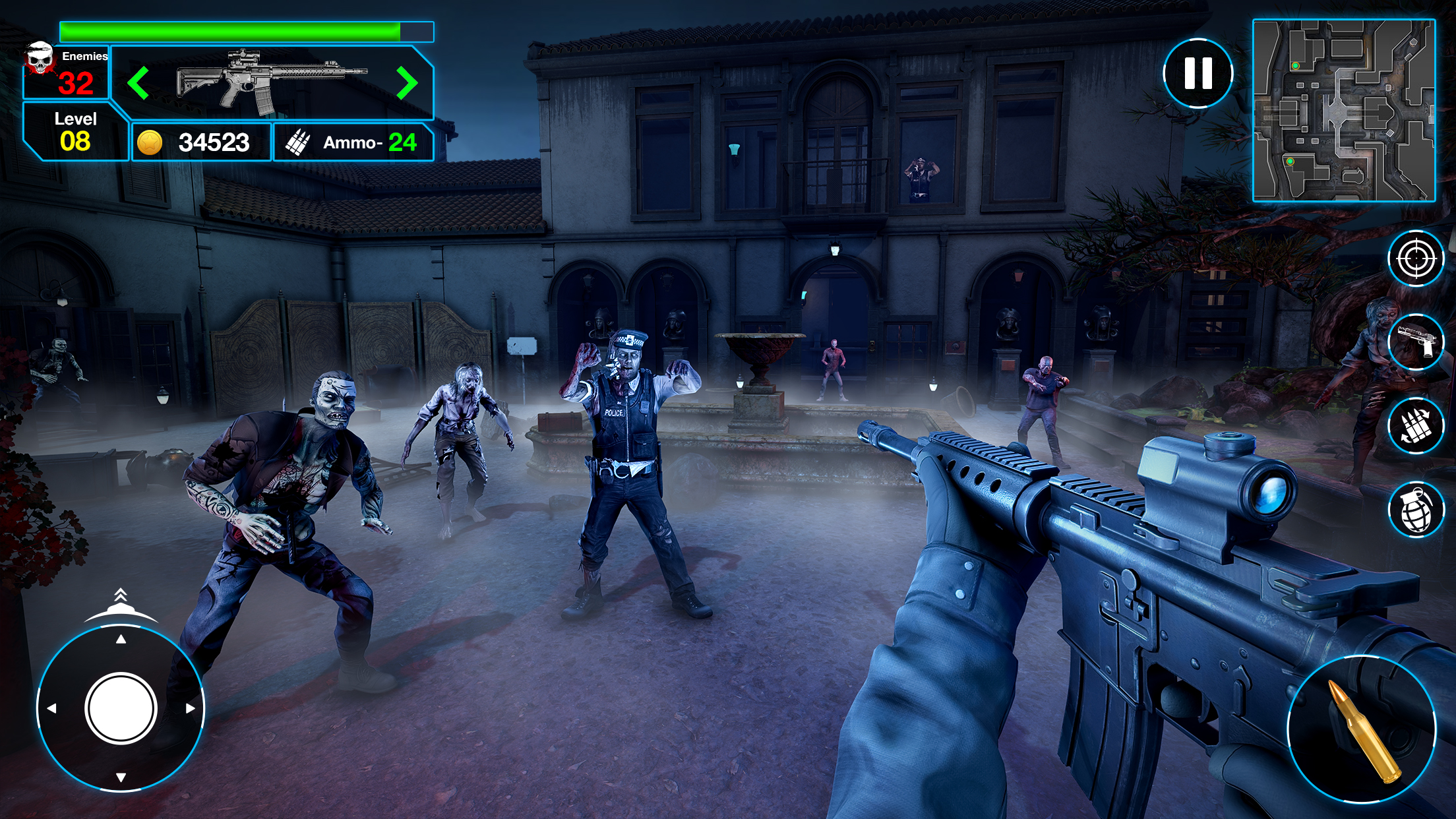Tap the sprint chevron above the joystick
The width and height of the screenshot is (1456, 819).
pos(121,597)
